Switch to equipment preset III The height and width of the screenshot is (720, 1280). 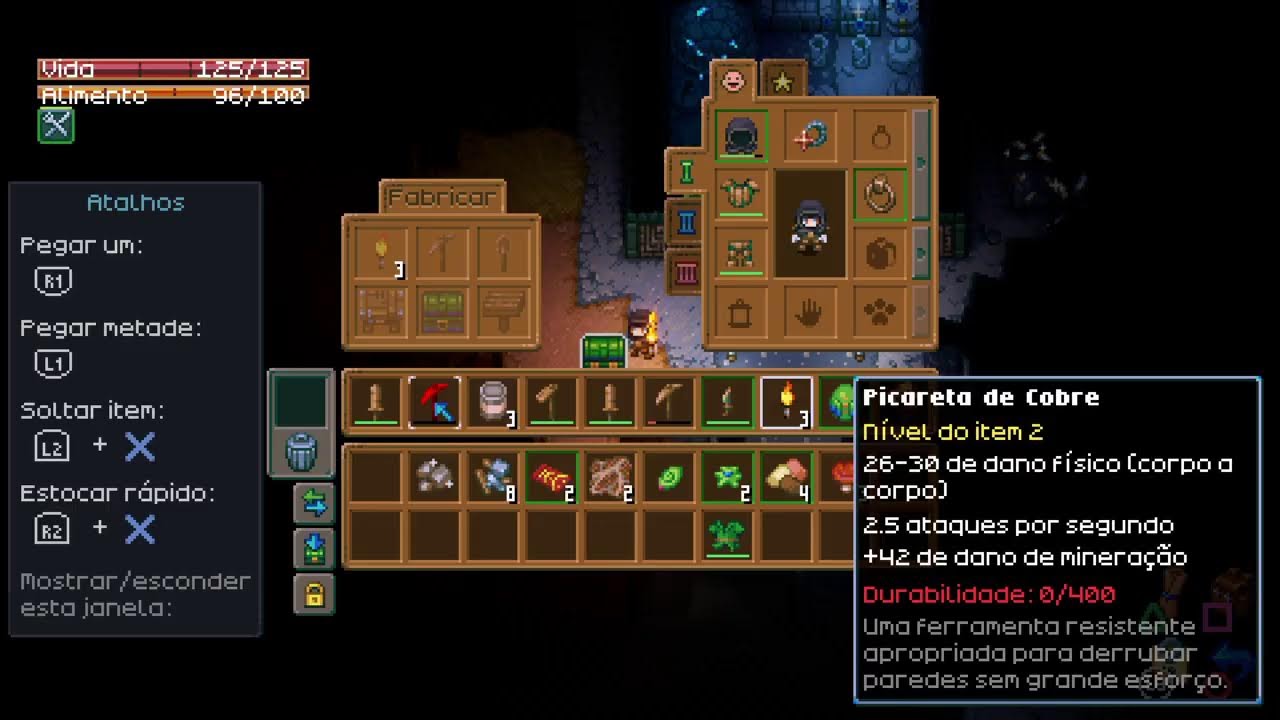(x=687, y=272)
